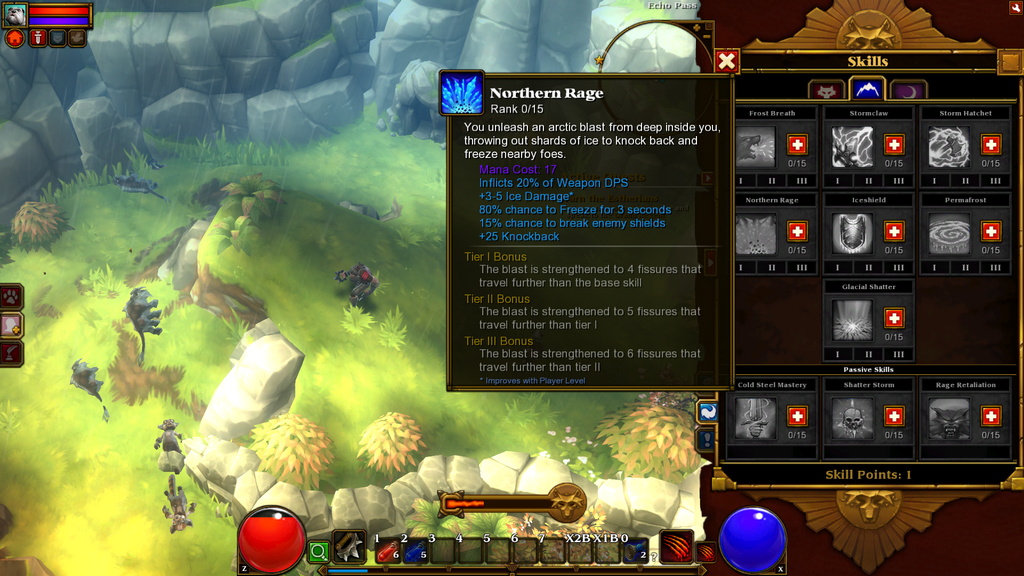Add a point to Frost Breath

(797, 144)
